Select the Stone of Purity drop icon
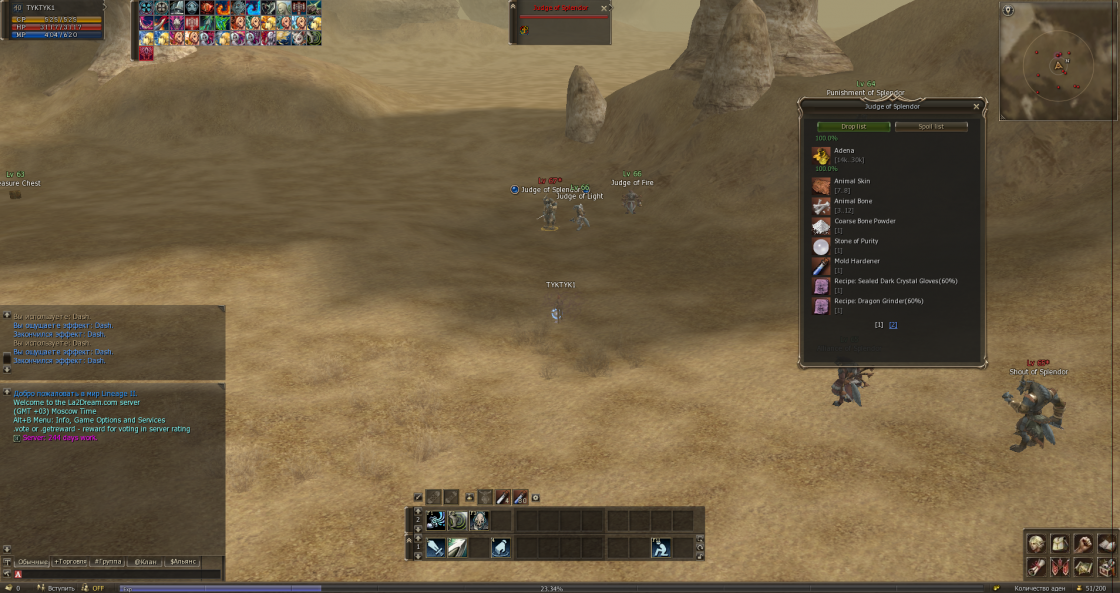This screenshot has width=1120, height=593. (821, 246)
